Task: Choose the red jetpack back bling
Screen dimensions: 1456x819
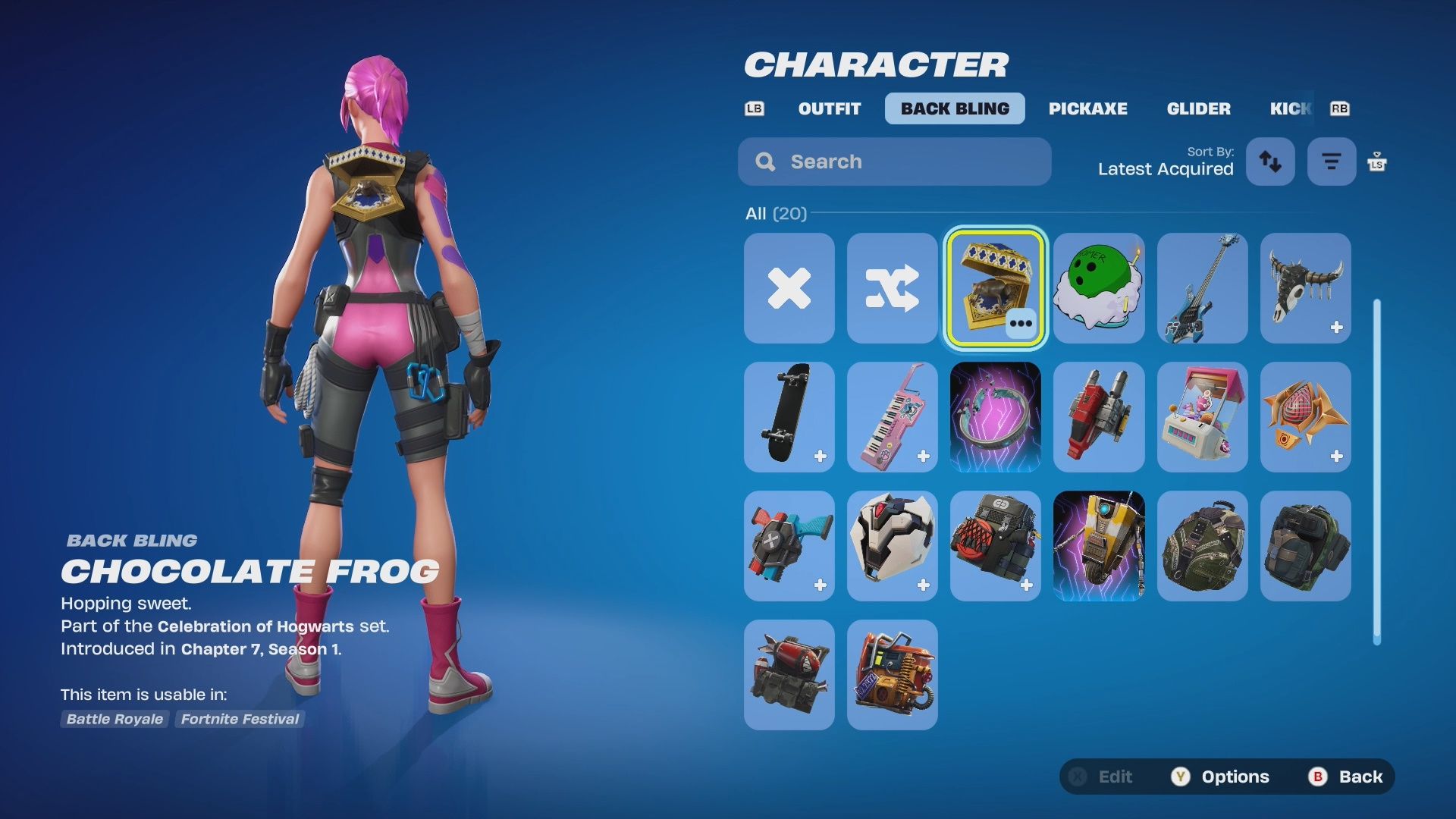Action: point(1099,417)
